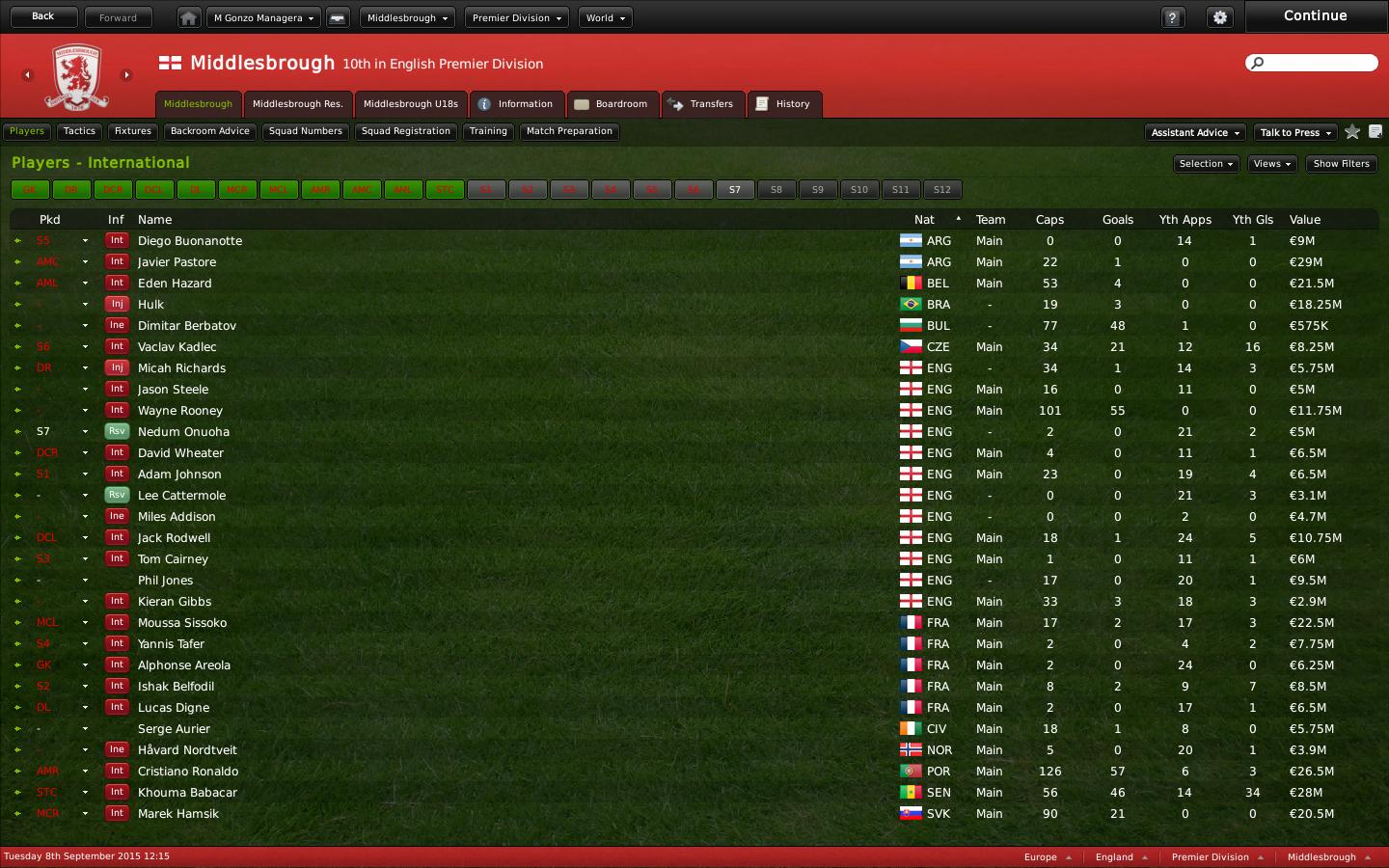Image resolution: width=1389 pixels, height=868 pixels.
Task: Select Cristiano Ronaldo in the player list
Action: [188, 772]
